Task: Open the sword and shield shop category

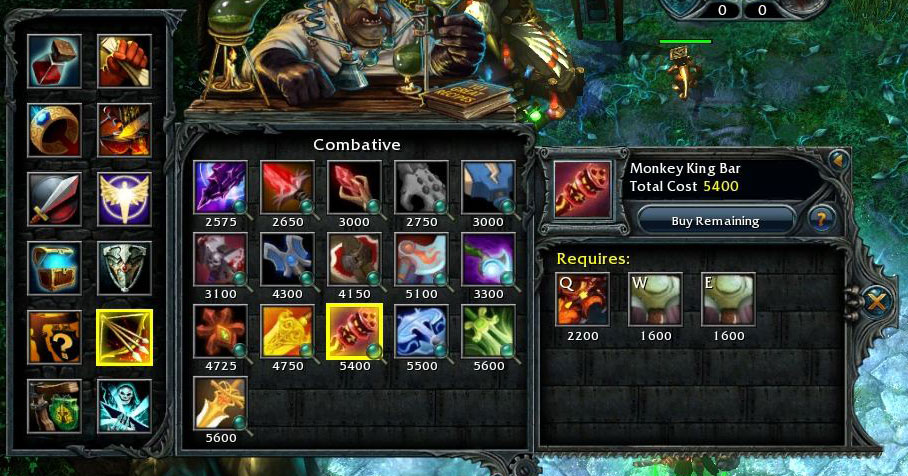Action: [54, 199]
